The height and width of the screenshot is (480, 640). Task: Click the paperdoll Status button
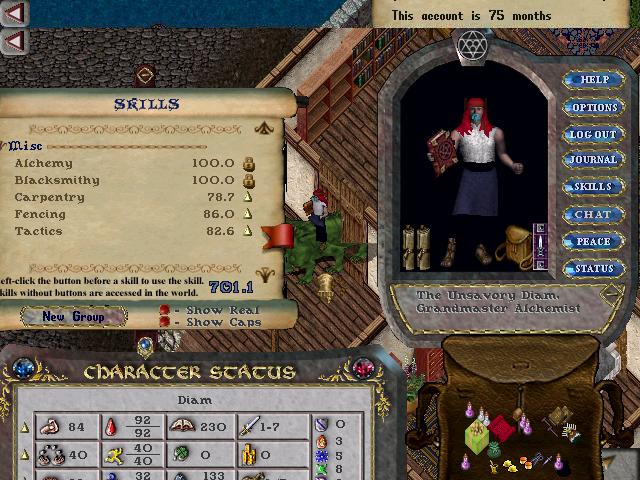[594, 268]
